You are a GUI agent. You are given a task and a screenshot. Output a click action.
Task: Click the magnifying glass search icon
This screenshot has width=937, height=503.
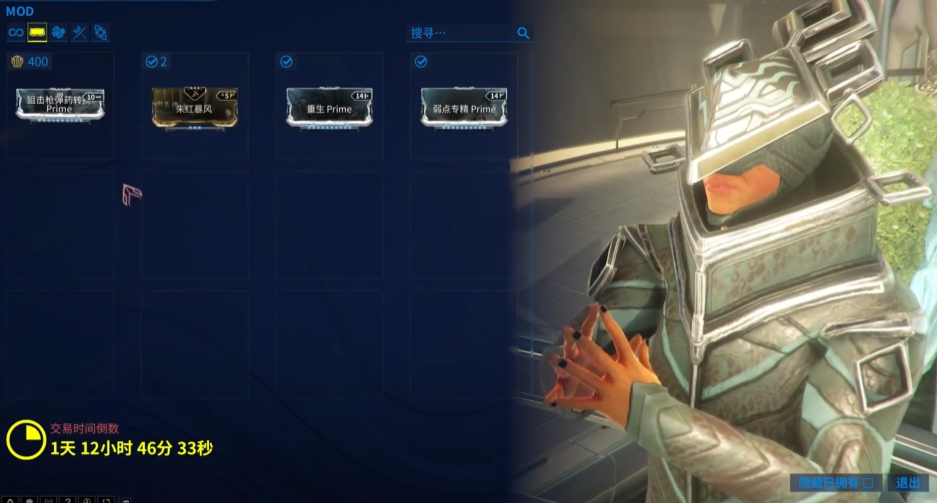523,33
